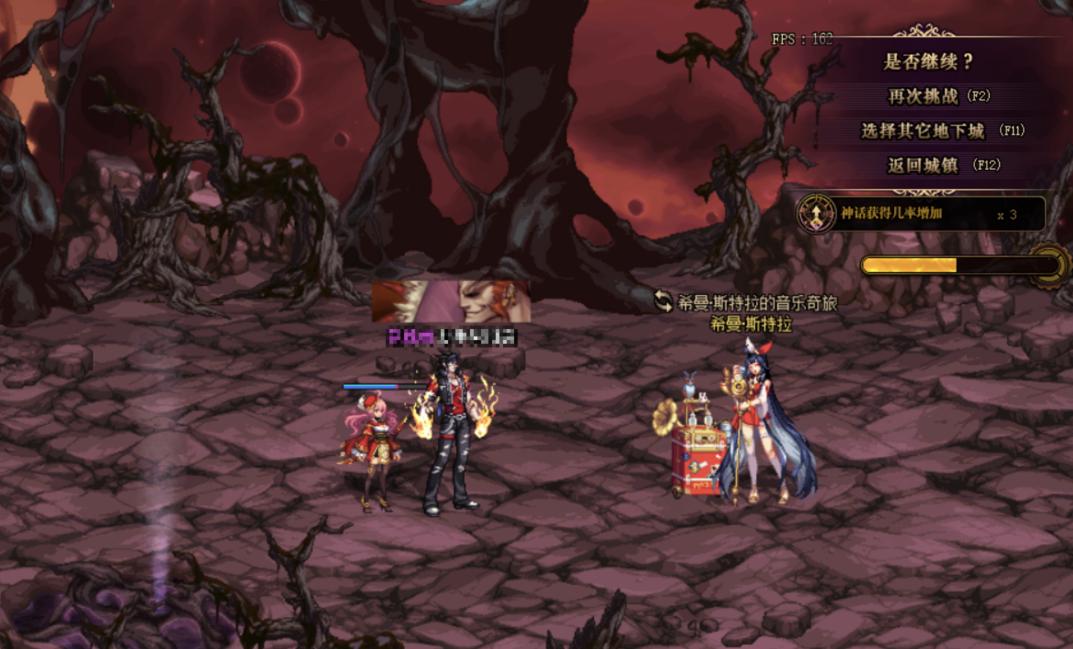
Task: Choose 再次挑战 to retry the dungeon
Action: 938,96
